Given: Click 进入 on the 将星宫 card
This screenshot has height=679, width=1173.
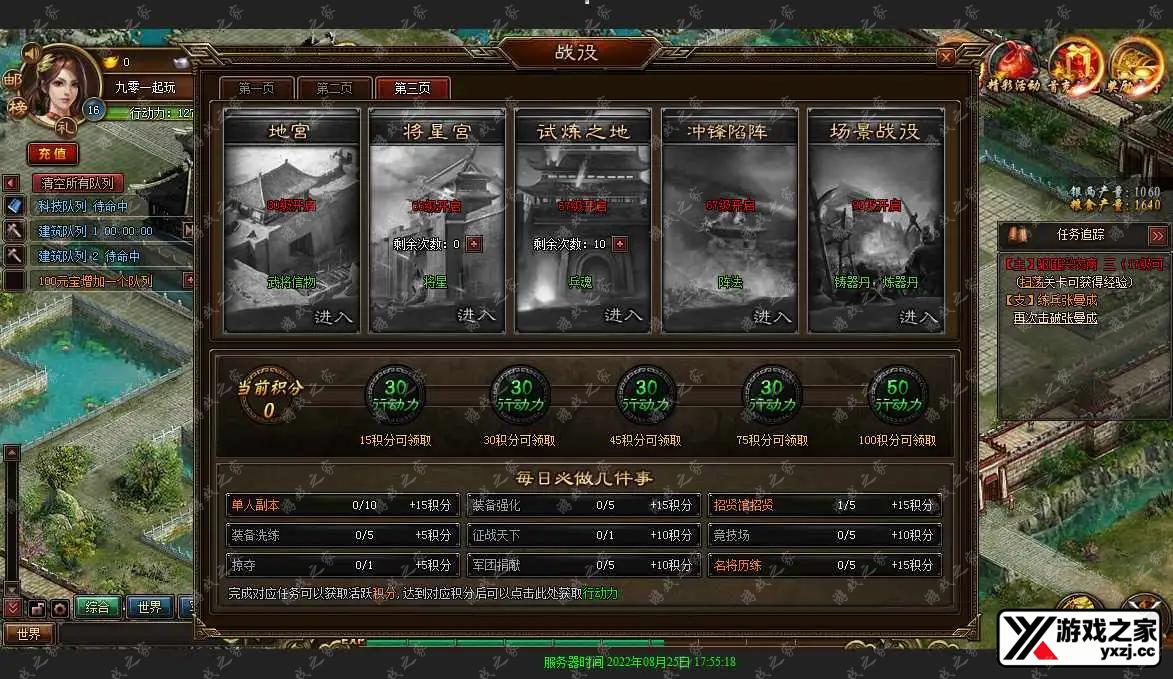Looking at the screenshot, I should (x=477, y=315).
